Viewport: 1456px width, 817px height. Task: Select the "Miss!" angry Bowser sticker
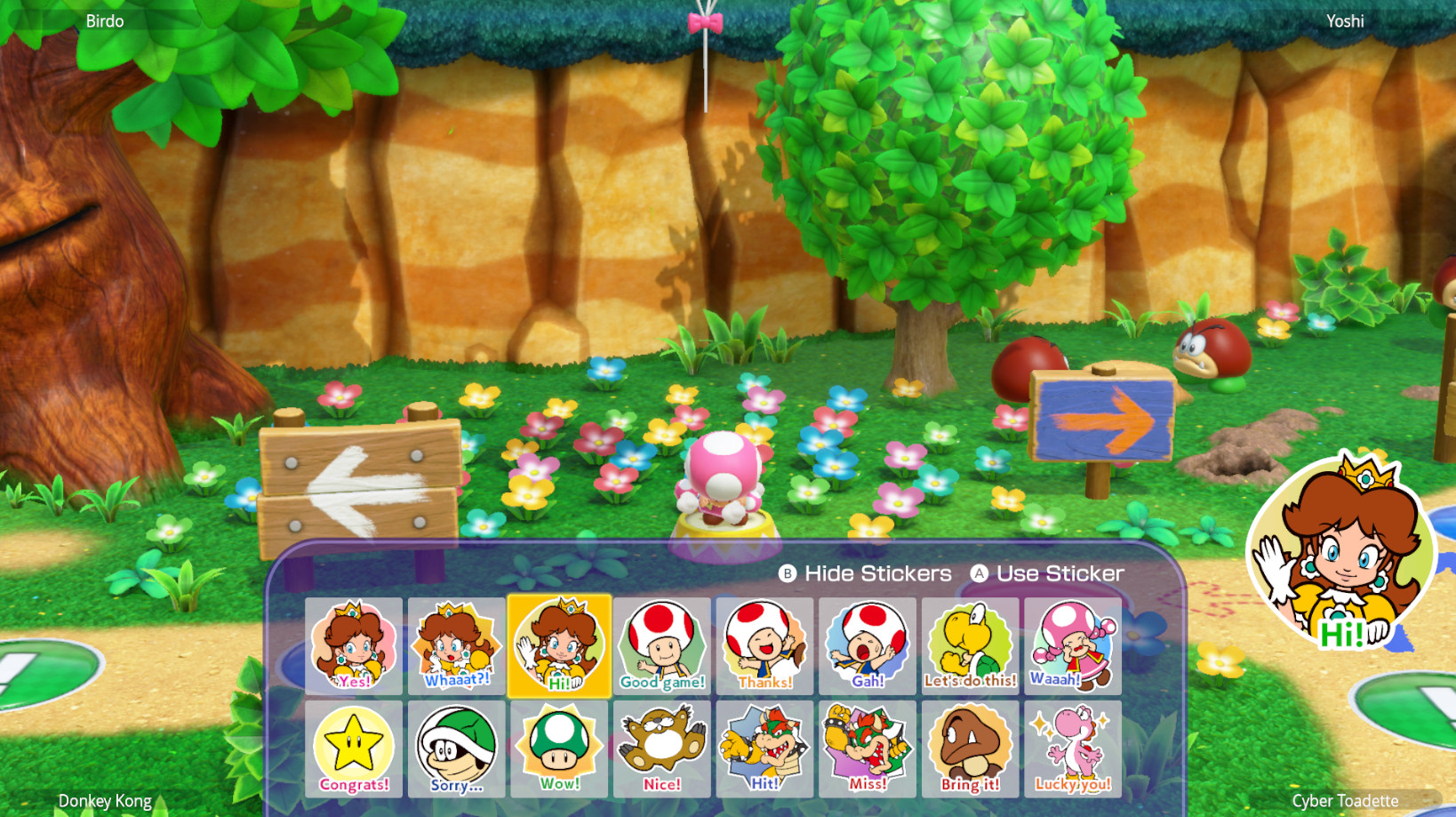(x=868, y=749)
